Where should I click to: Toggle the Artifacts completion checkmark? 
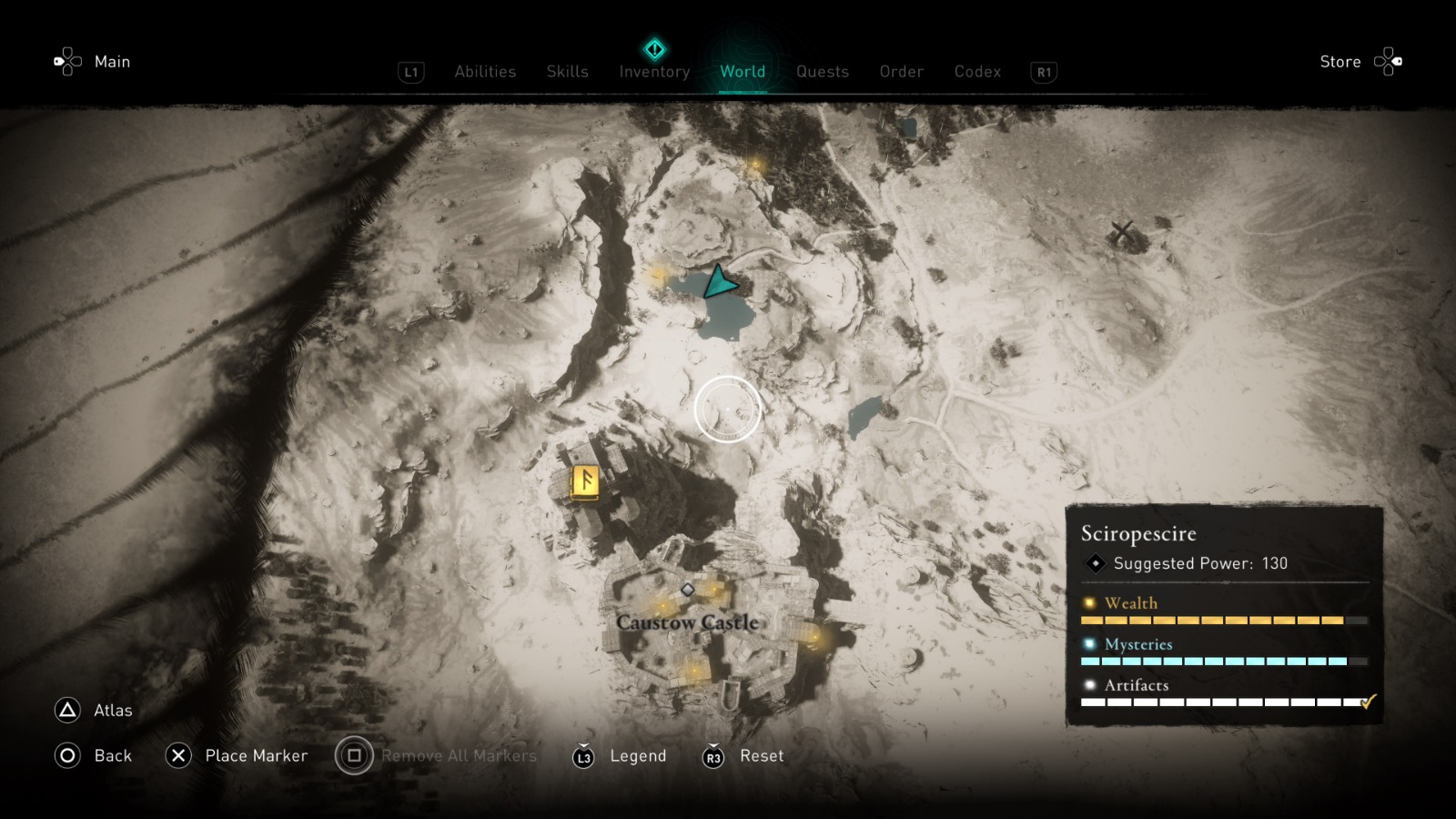click(x=1365, y=702)
